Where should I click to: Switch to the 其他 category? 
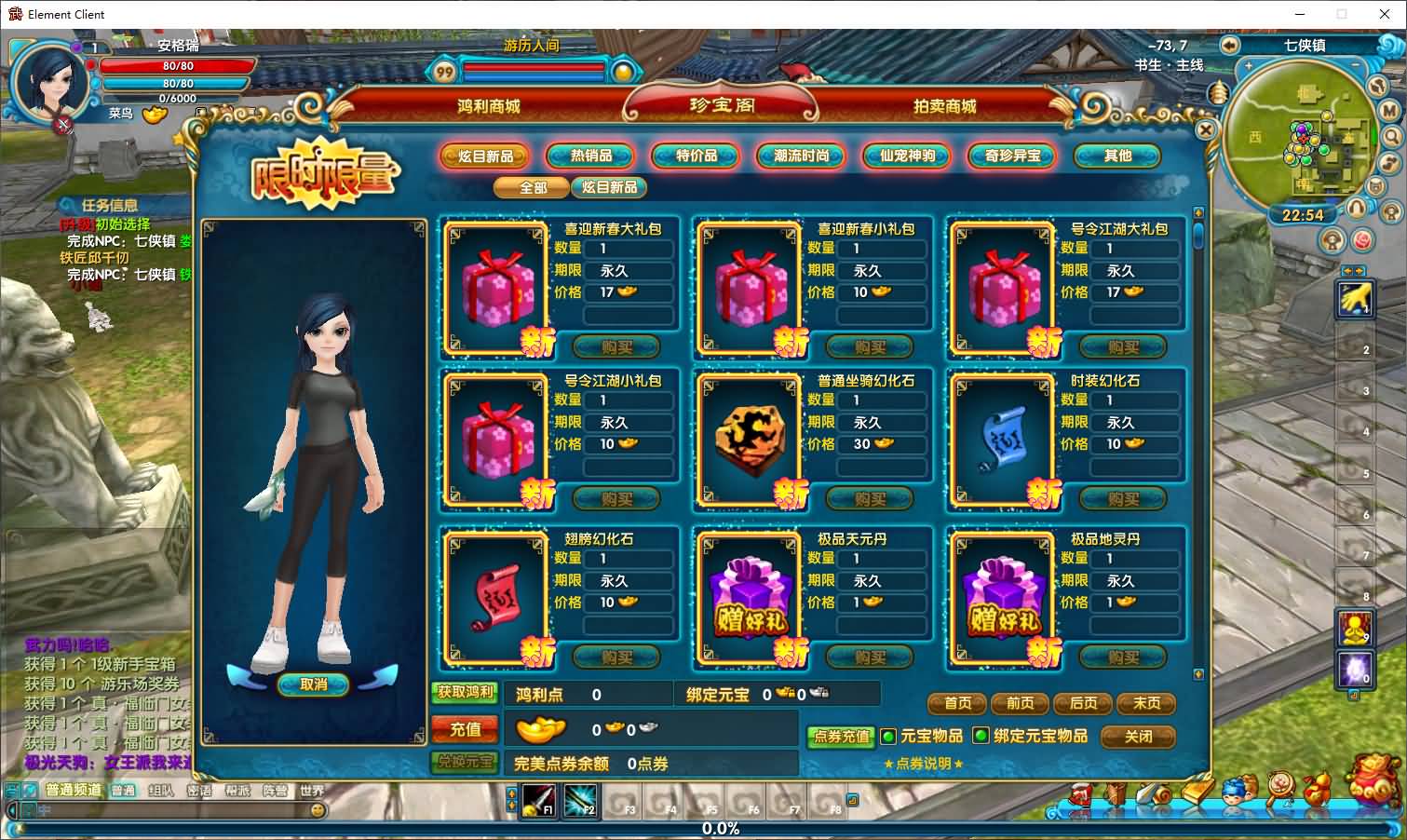click(1117, 156)
